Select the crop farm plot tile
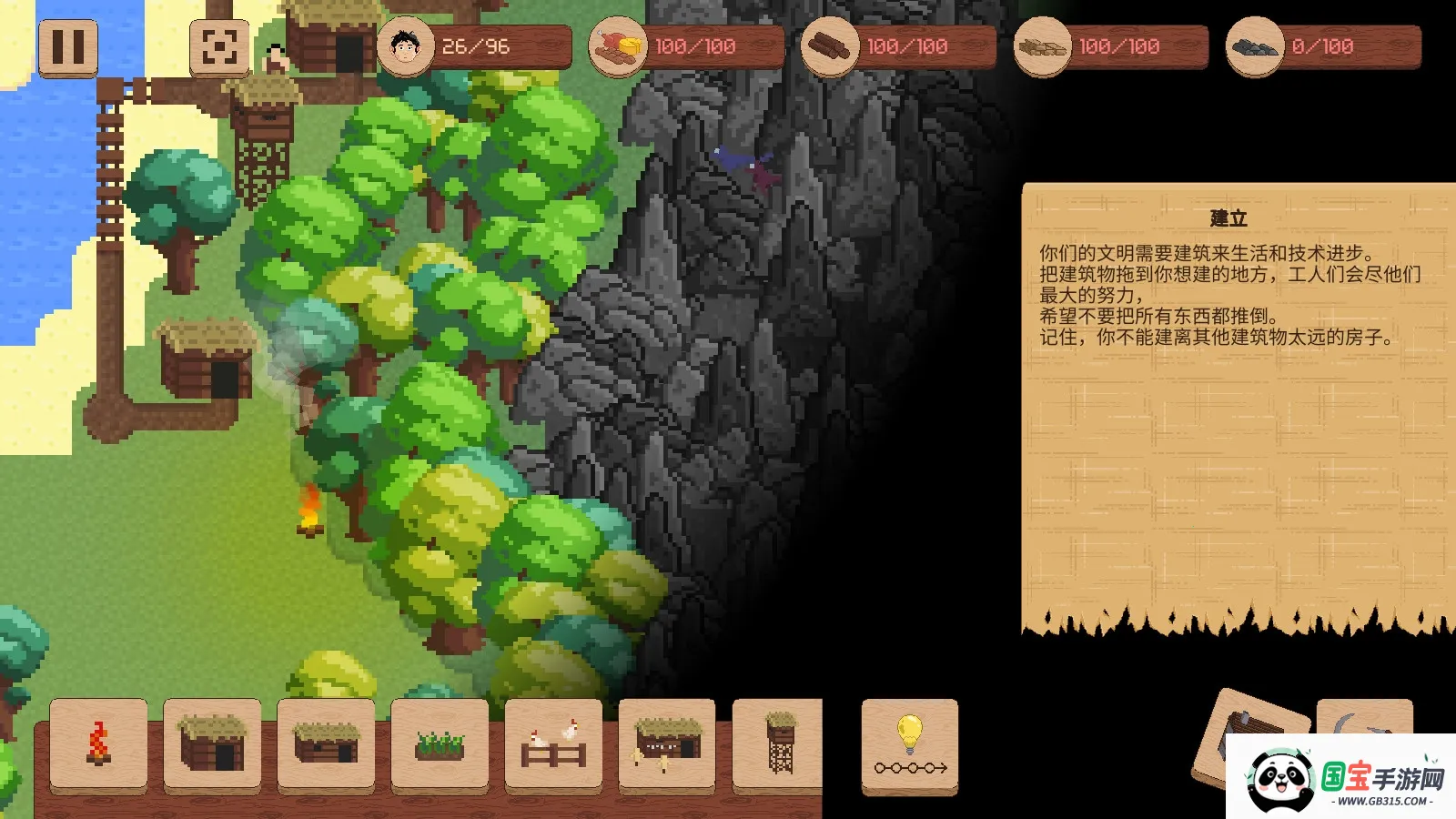The width and height of the screenshot is (1456, 819). click(x=440, y=743)
